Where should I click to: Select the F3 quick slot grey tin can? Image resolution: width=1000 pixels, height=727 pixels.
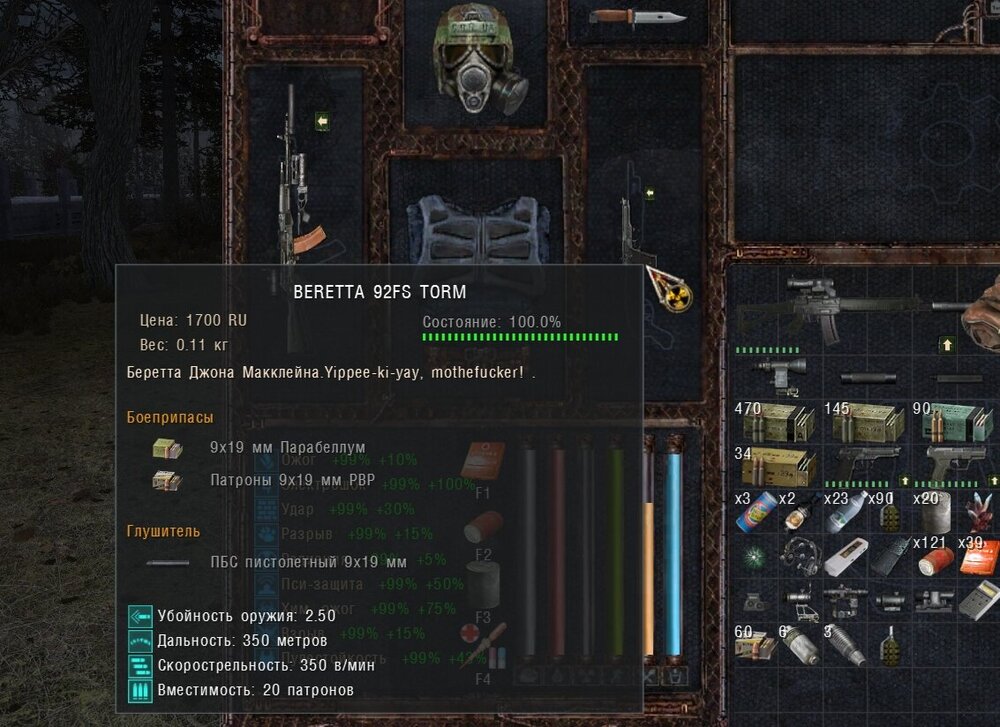tap(482, 585)
